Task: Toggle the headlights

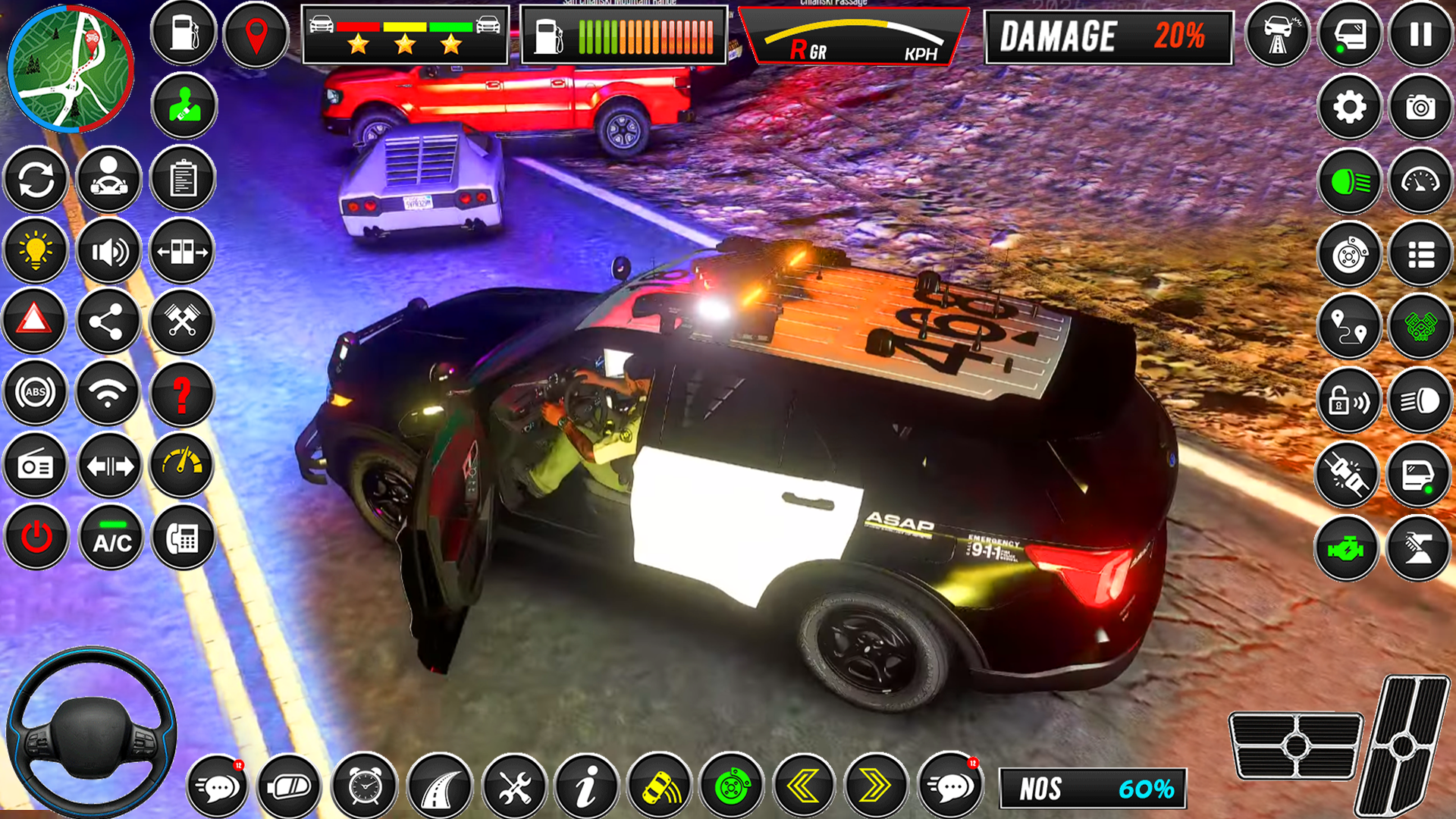Action: coord(1349,181)
